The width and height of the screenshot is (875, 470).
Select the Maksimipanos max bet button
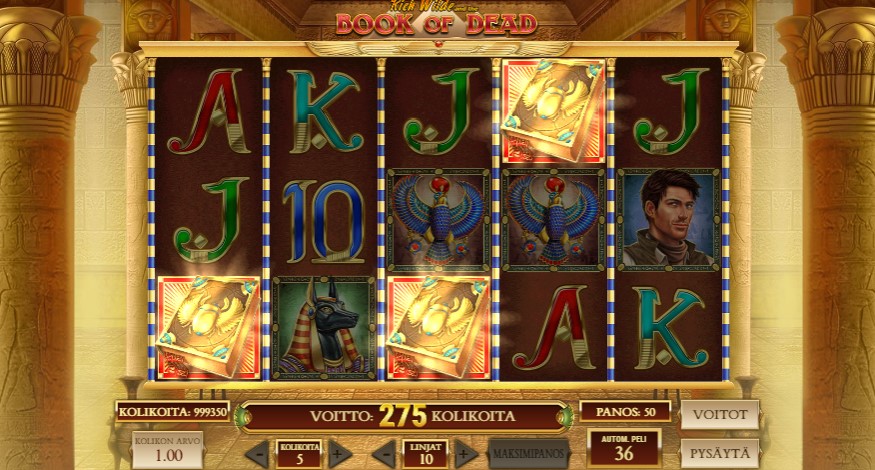(x=528, y=454)
